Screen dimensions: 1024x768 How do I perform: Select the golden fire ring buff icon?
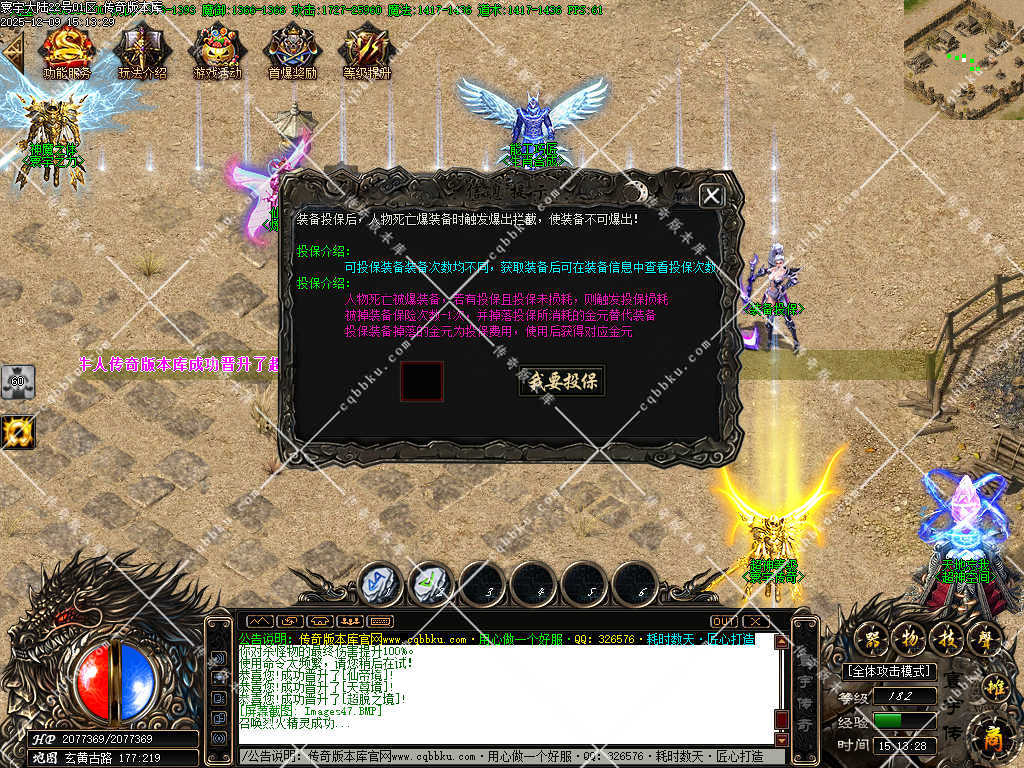(17, 431)
